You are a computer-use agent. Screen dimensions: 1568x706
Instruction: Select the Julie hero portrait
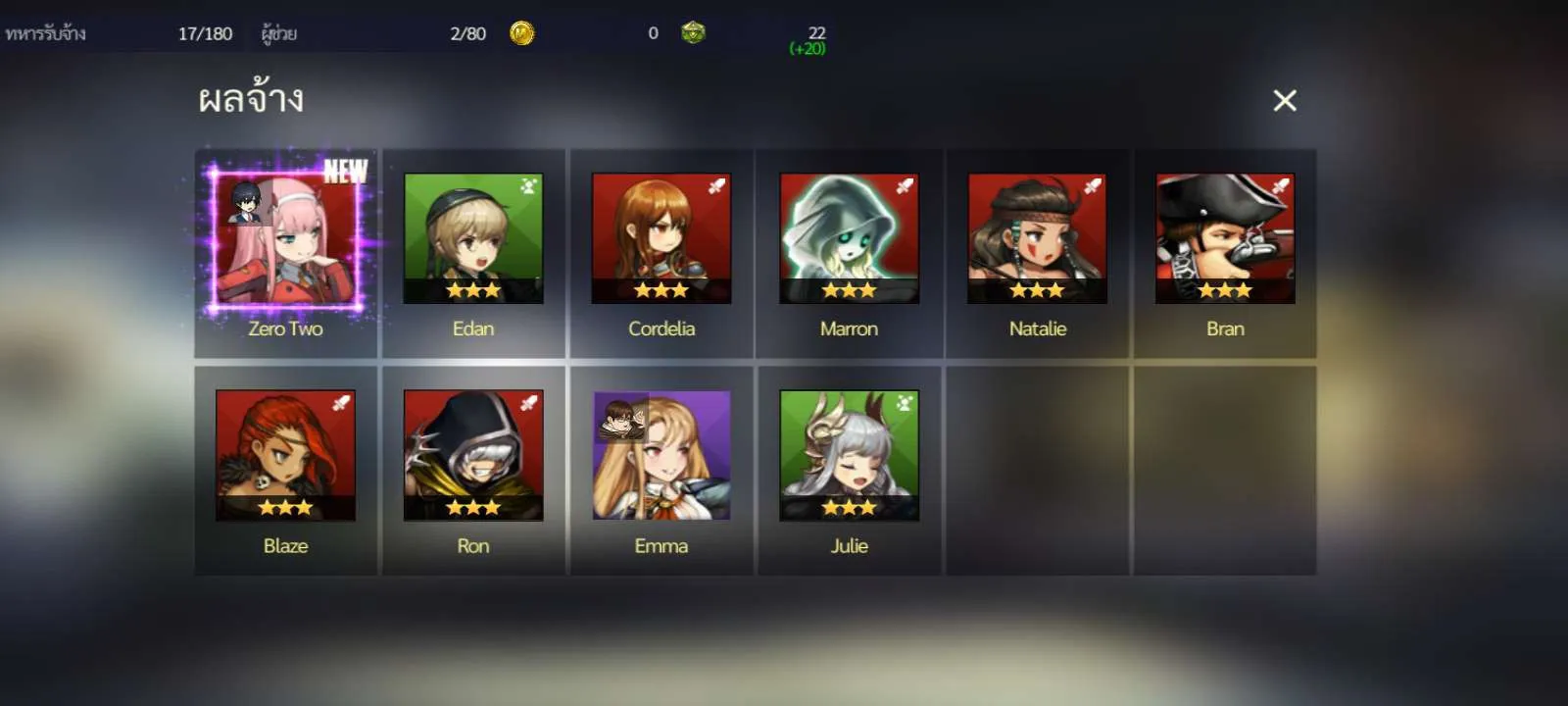[x=849, y=456]
